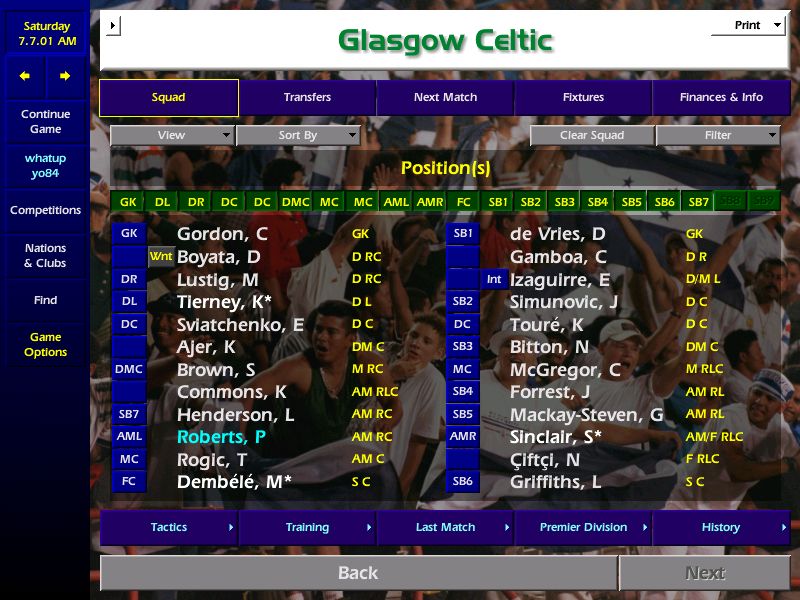The image size is (800, 600).
Task: Select player Griffiths, L
Action: 555,482
